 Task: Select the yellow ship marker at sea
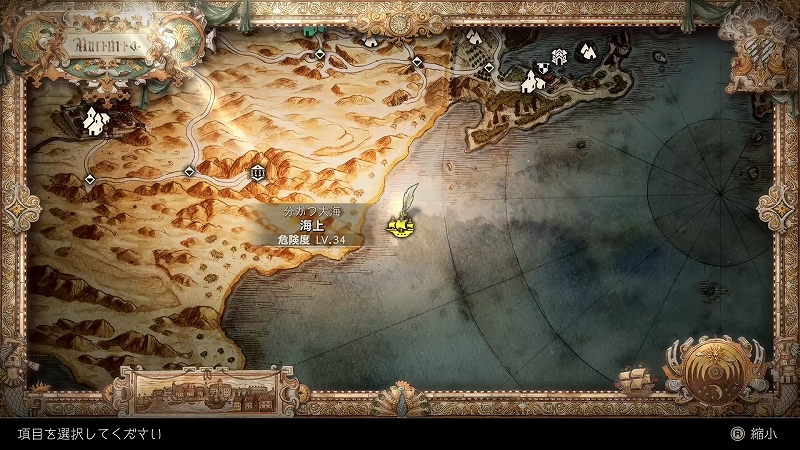(x=401, y=229)
